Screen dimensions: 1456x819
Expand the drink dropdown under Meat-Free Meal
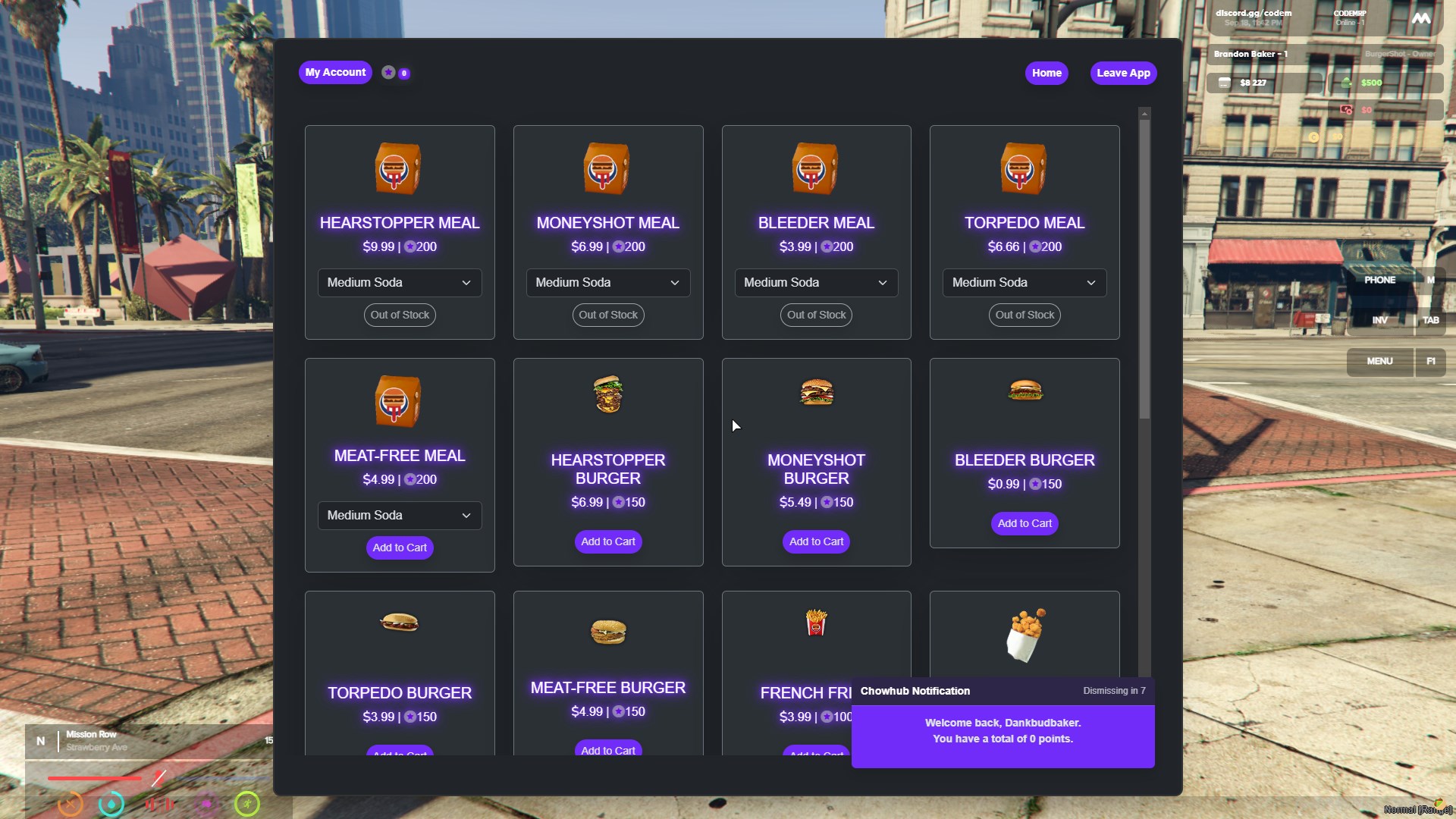399,515
